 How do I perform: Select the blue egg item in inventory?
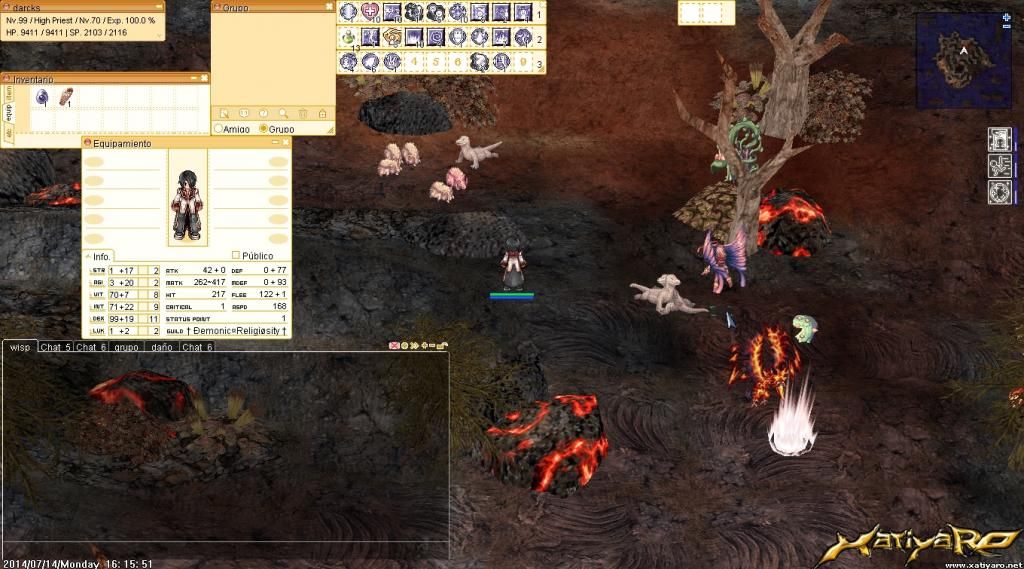tap(42, 97)
